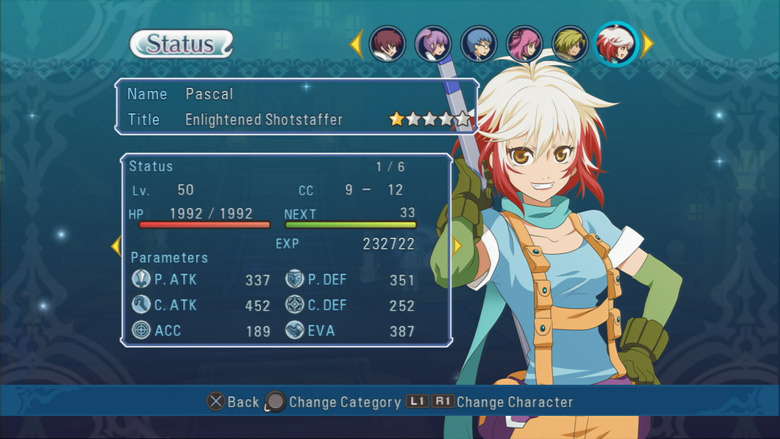This screenshot has width=780, height=439.
Task: Choose the Change Character option
Action: click(490, 402)
